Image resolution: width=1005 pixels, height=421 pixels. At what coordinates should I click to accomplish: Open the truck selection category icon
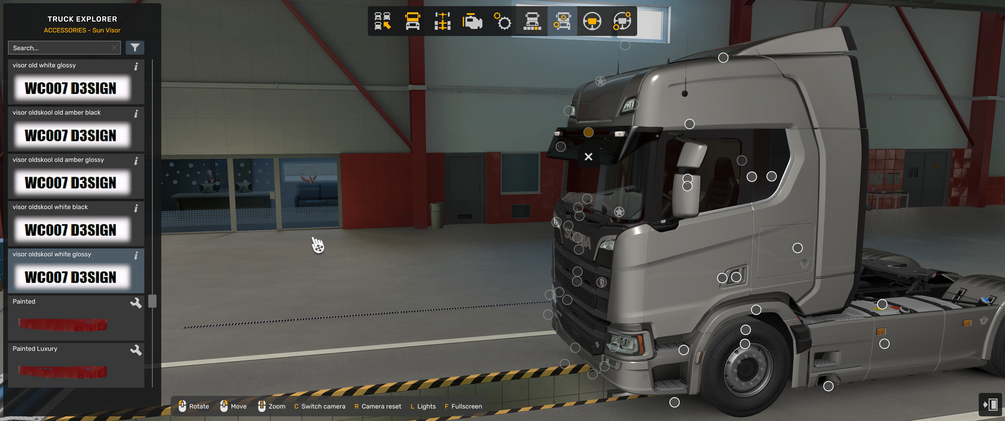pyautogui.click(x=382, y=21)
